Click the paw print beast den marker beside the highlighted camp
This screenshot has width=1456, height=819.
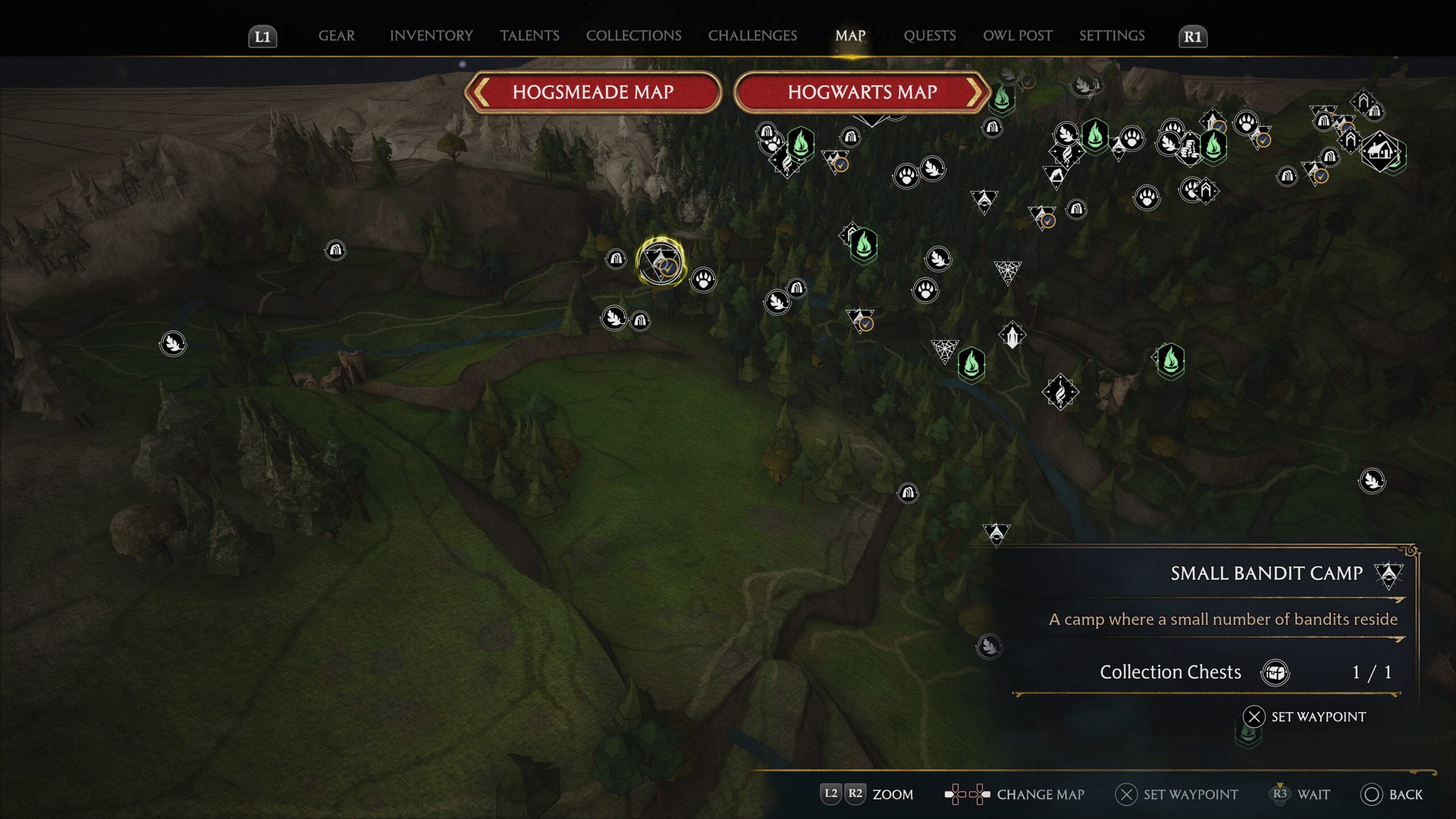pos(704,280)
